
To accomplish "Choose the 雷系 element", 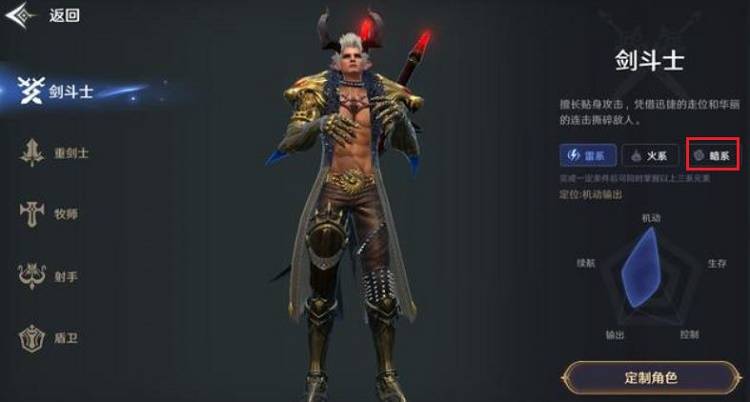I will click(587, 155).
